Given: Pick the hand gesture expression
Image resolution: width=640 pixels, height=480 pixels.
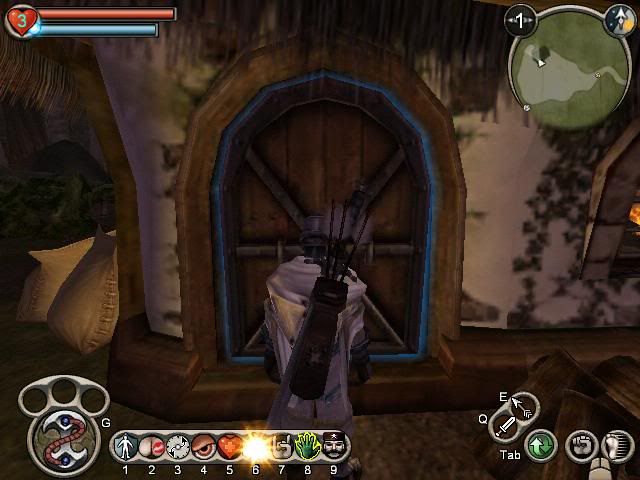Looking at the screenshot, I should click(281, 445).
